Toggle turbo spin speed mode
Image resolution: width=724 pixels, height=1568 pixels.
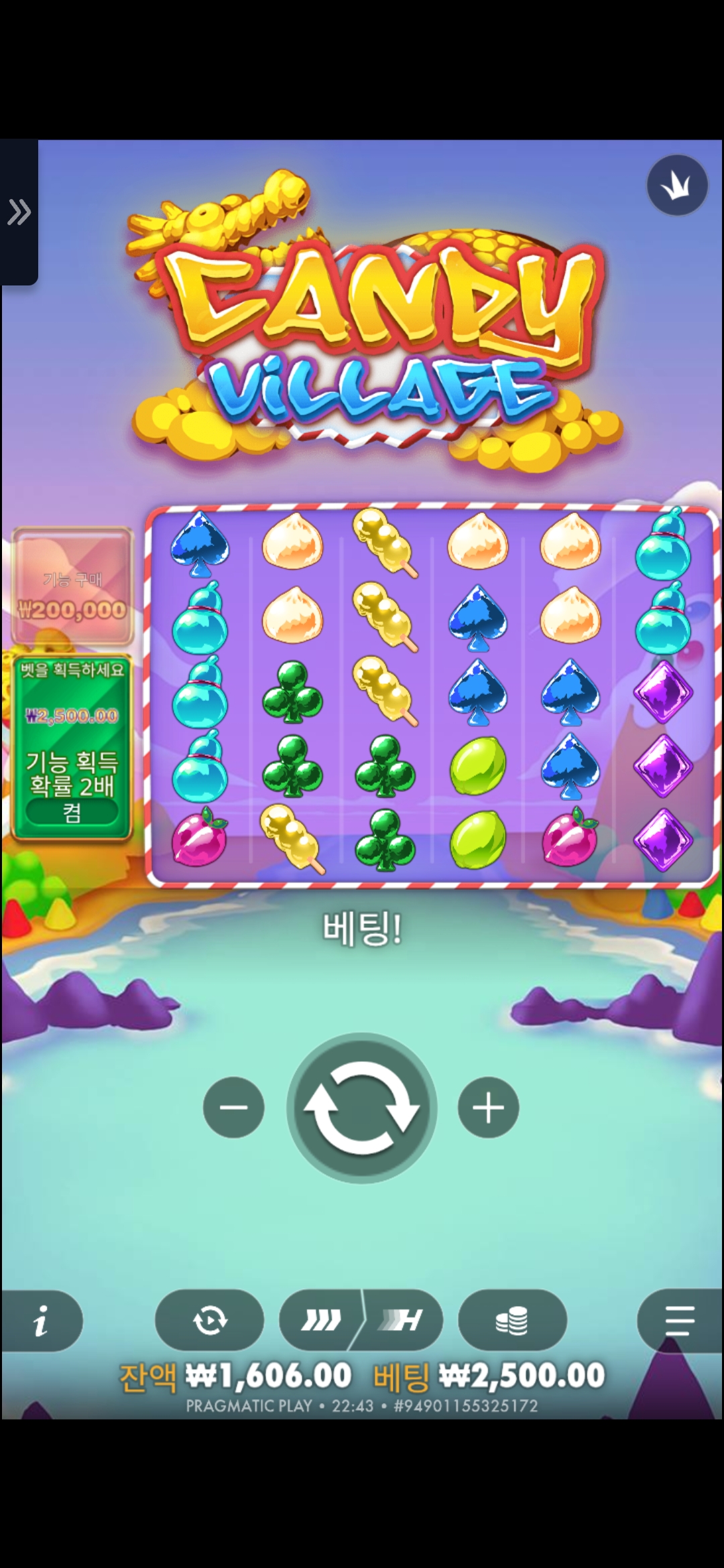coord(361,1320)
